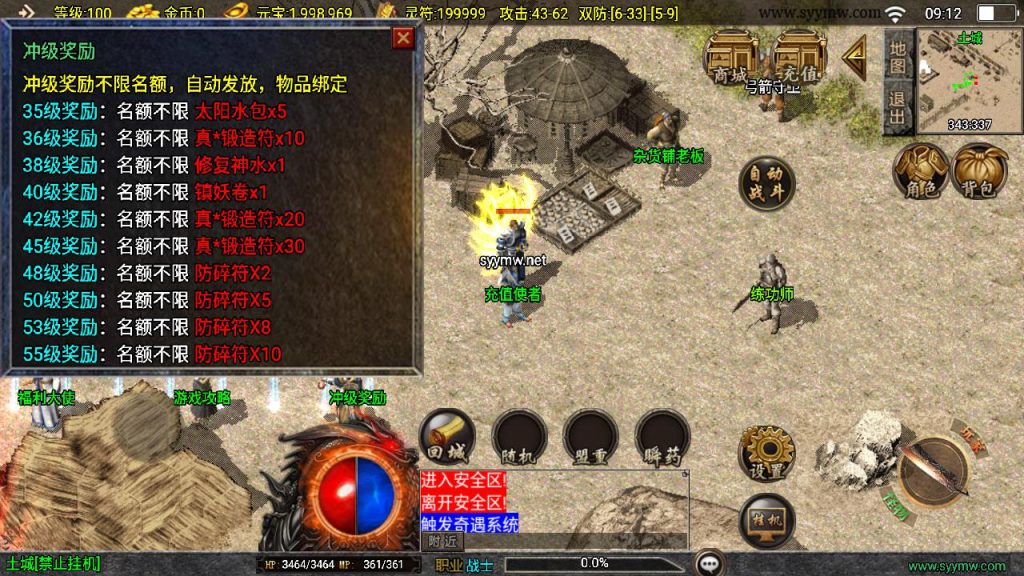Start 挂机 idle mode
Screen dimensions: 1024x576
pos(767,521)
